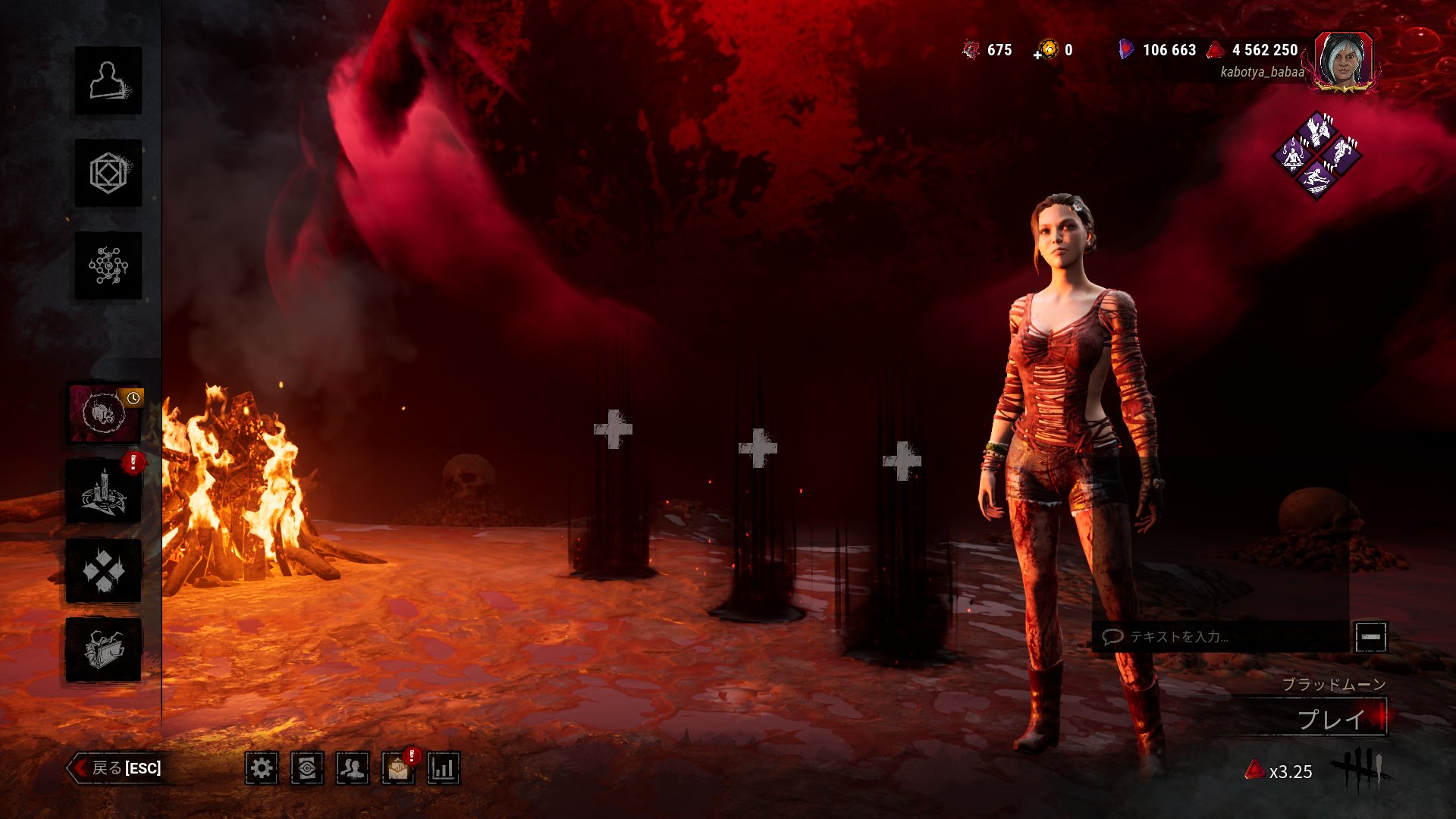Image resolution: width=1456 pixels, height=819 pixels.
Task: Click the eye card icon button
Action: (x=307, y=769)
